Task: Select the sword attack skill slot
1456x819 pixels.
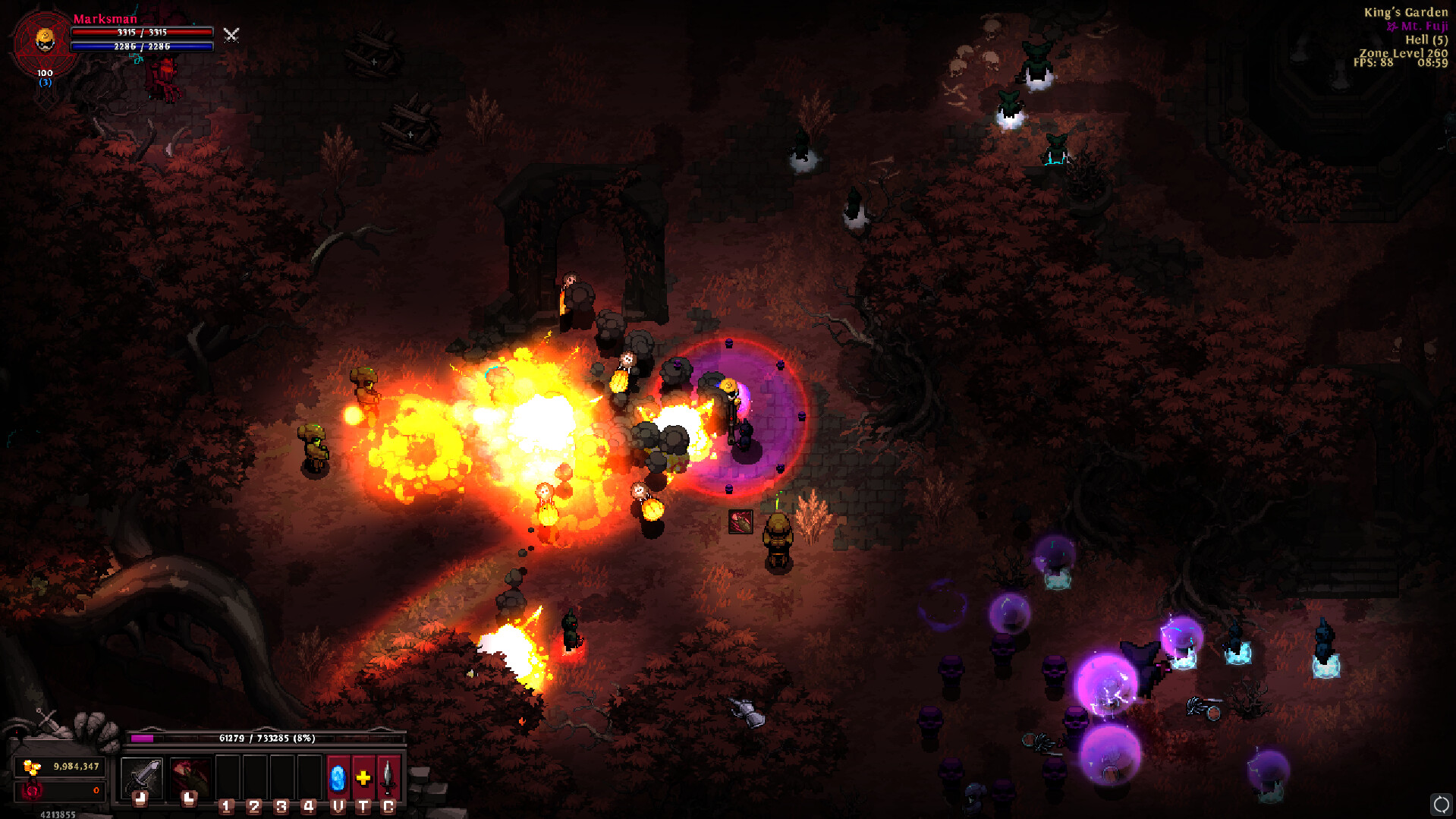Action: 141,777
